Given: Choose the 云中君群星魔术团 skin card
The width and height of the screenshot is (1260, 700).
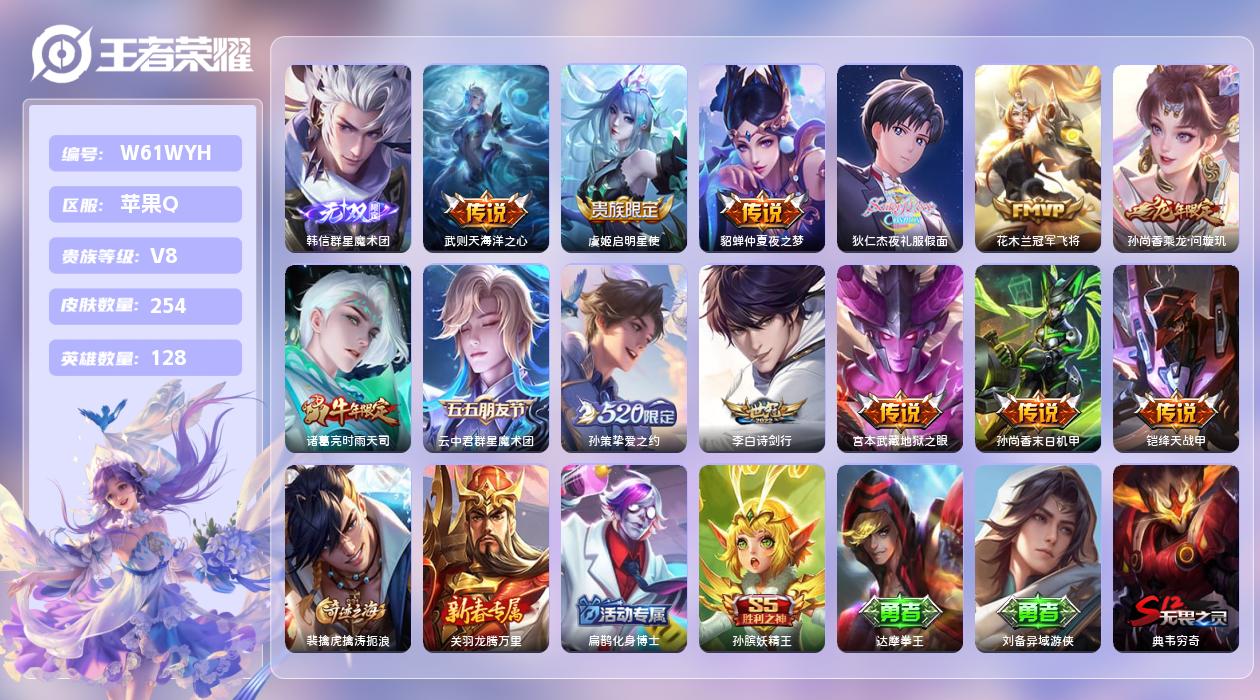Looking at the screenshot, I should tap(485, 358).
